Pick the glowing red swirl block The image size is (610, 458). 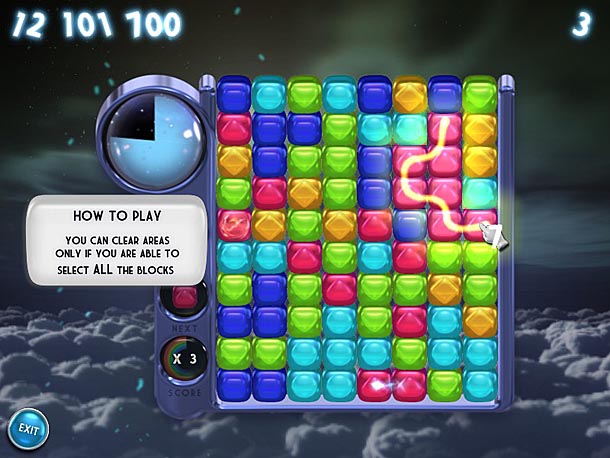234,223
